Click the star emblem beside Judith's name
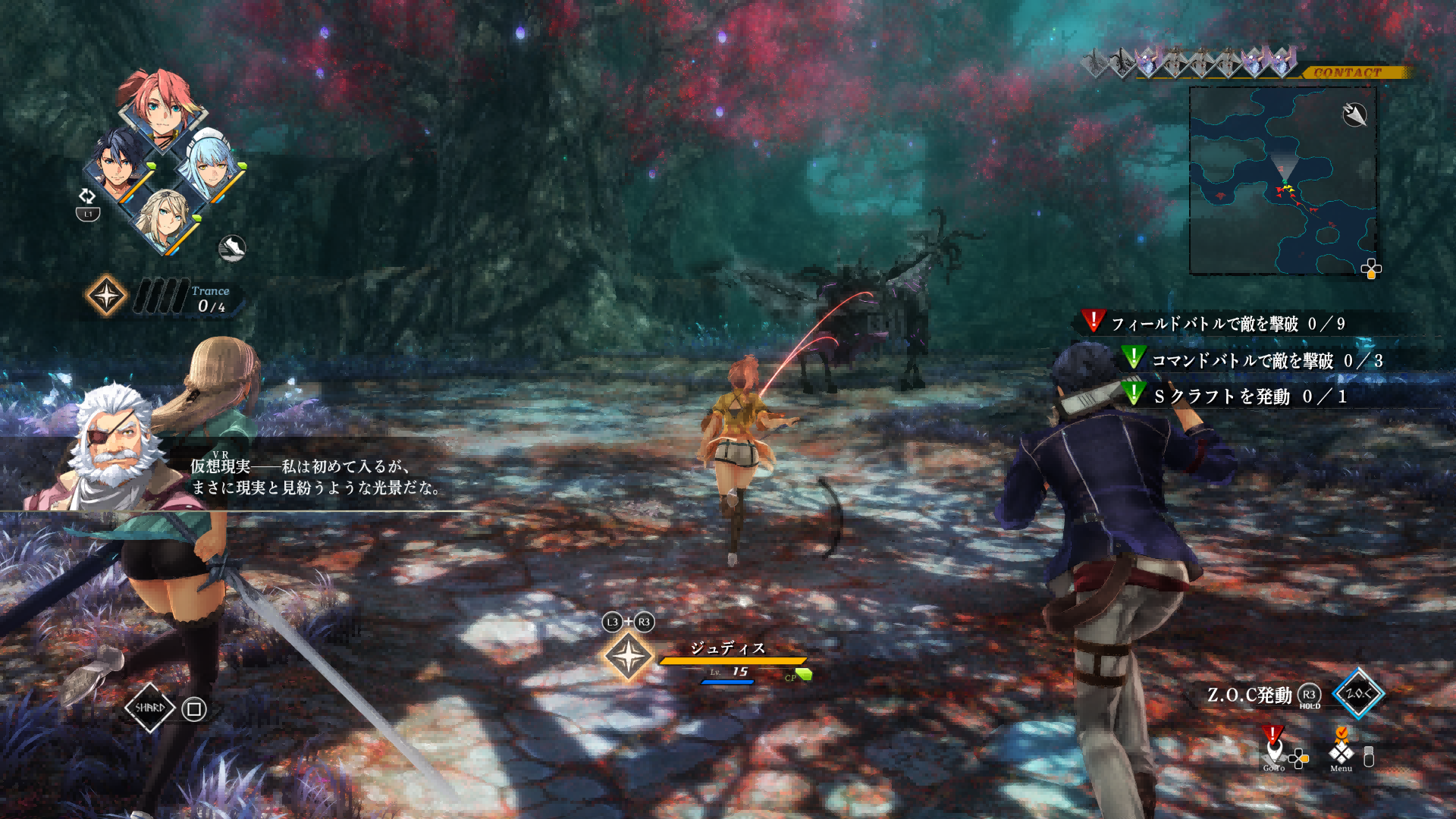 (x=628, y=656)
